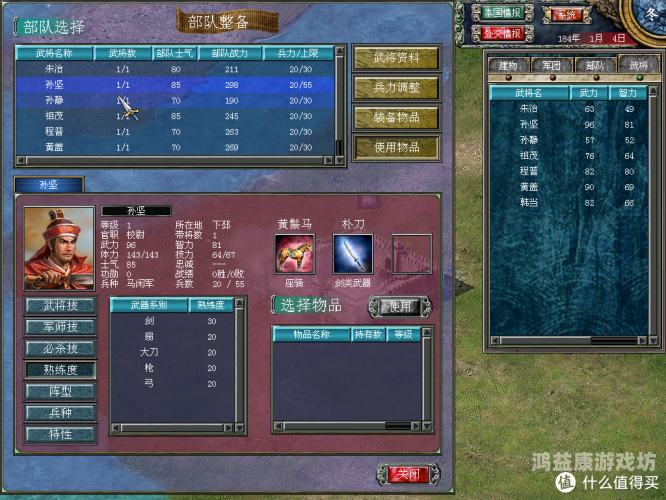The width and height of the screenshot is (666, 500).
Task: Pick 黄盖 from the troop selection list
Action: [x=55, y=147]
